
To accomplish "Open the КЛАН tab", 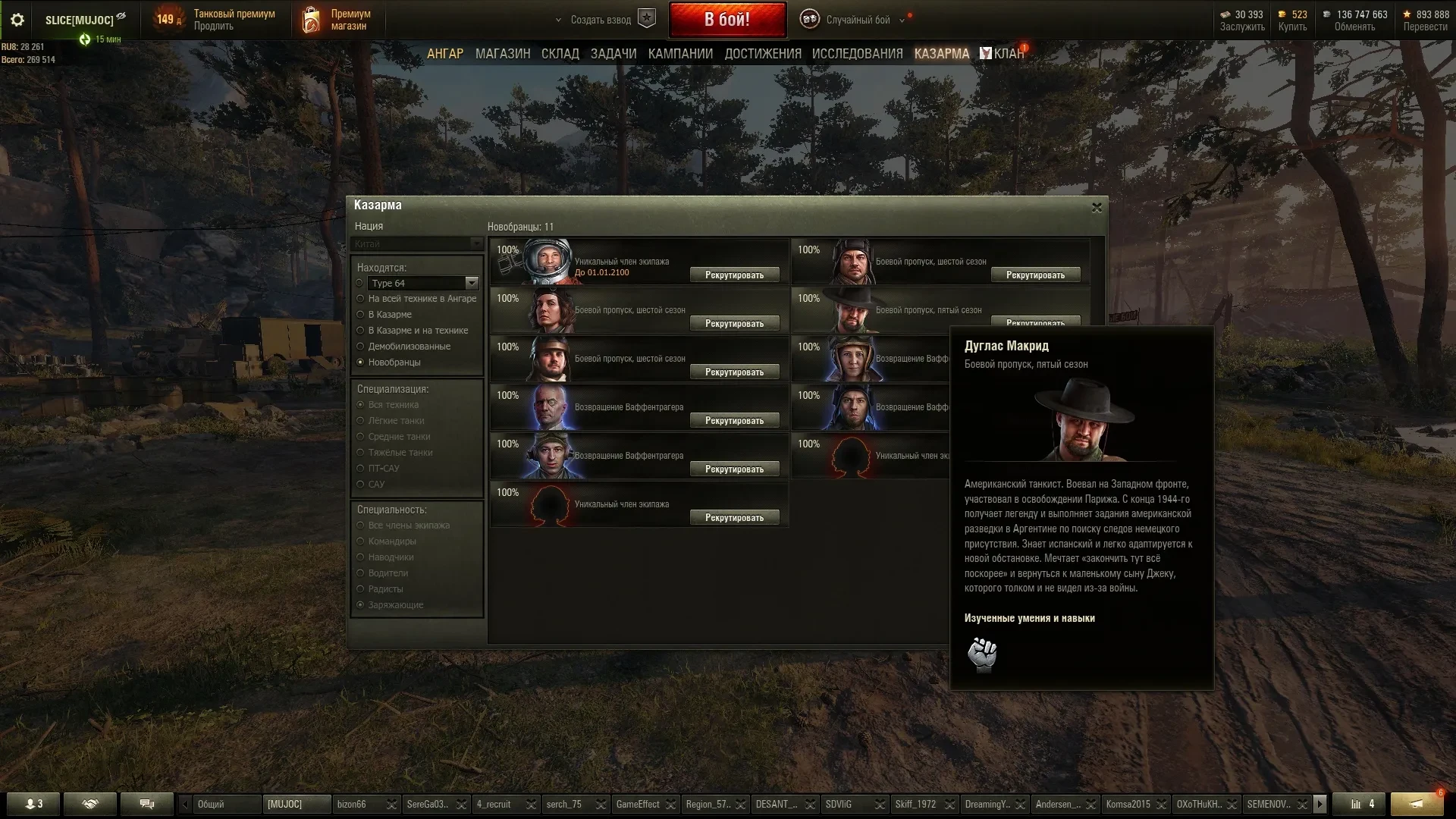I will tap(1008, 54).
